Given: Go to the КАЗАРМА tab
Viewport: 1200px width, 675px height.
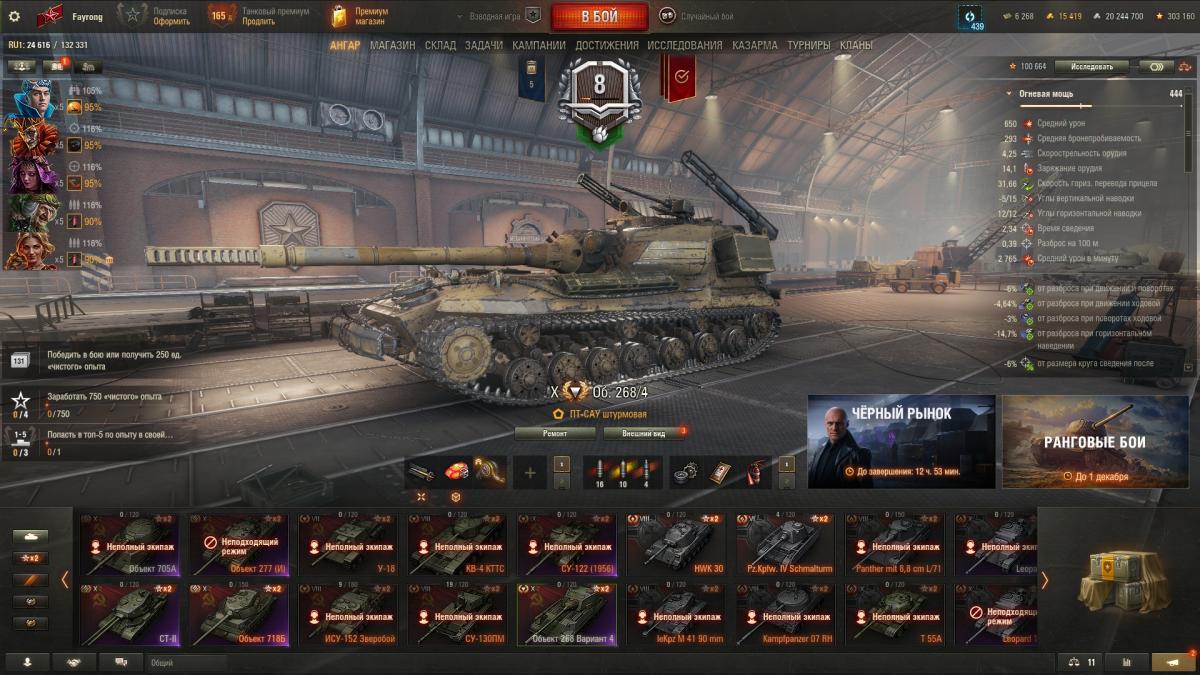Looking at the screenshot, I should [x=754, y=45].
